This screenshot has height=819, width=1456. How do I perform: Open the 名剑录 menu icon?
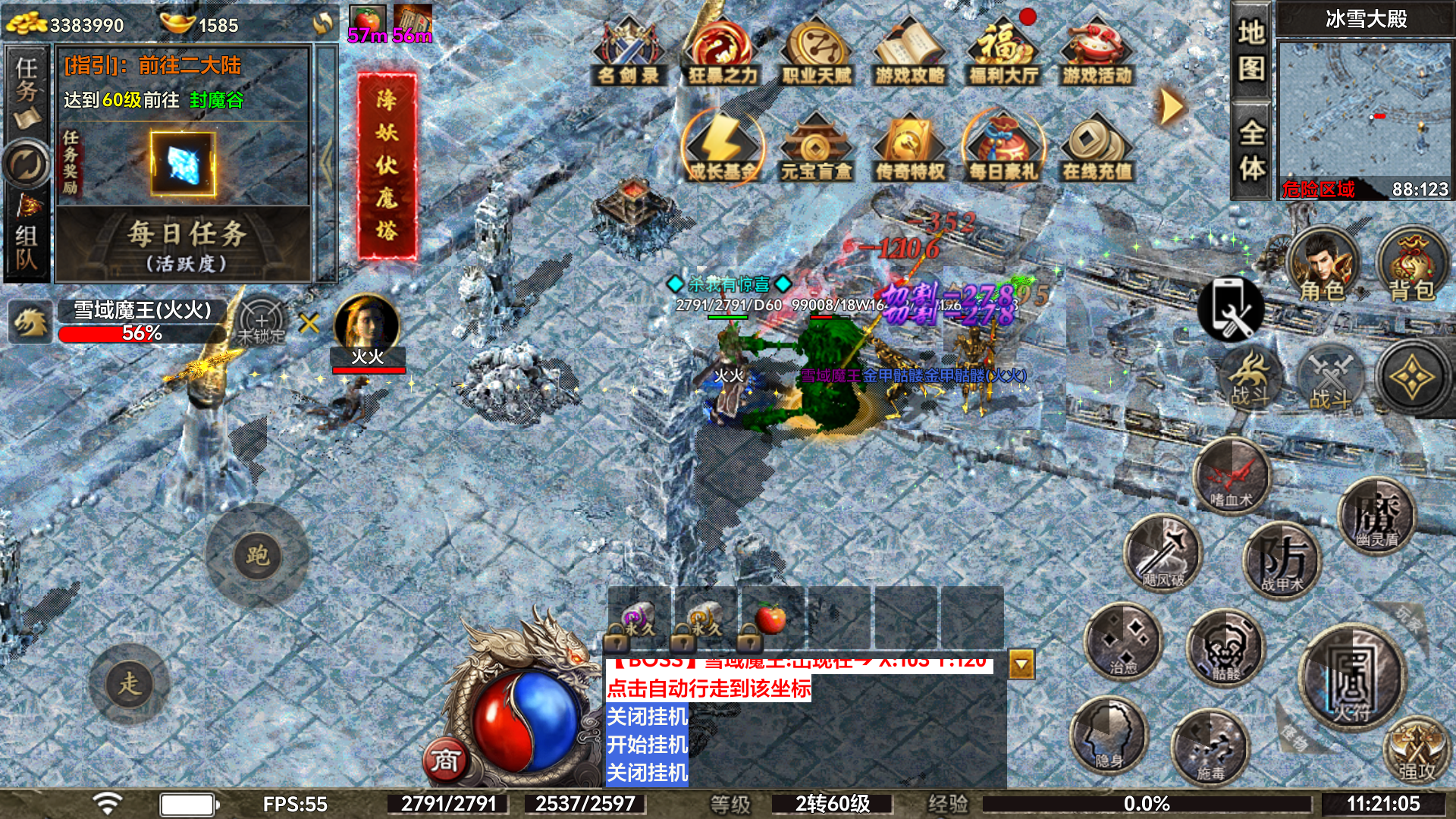coord(629,53)
